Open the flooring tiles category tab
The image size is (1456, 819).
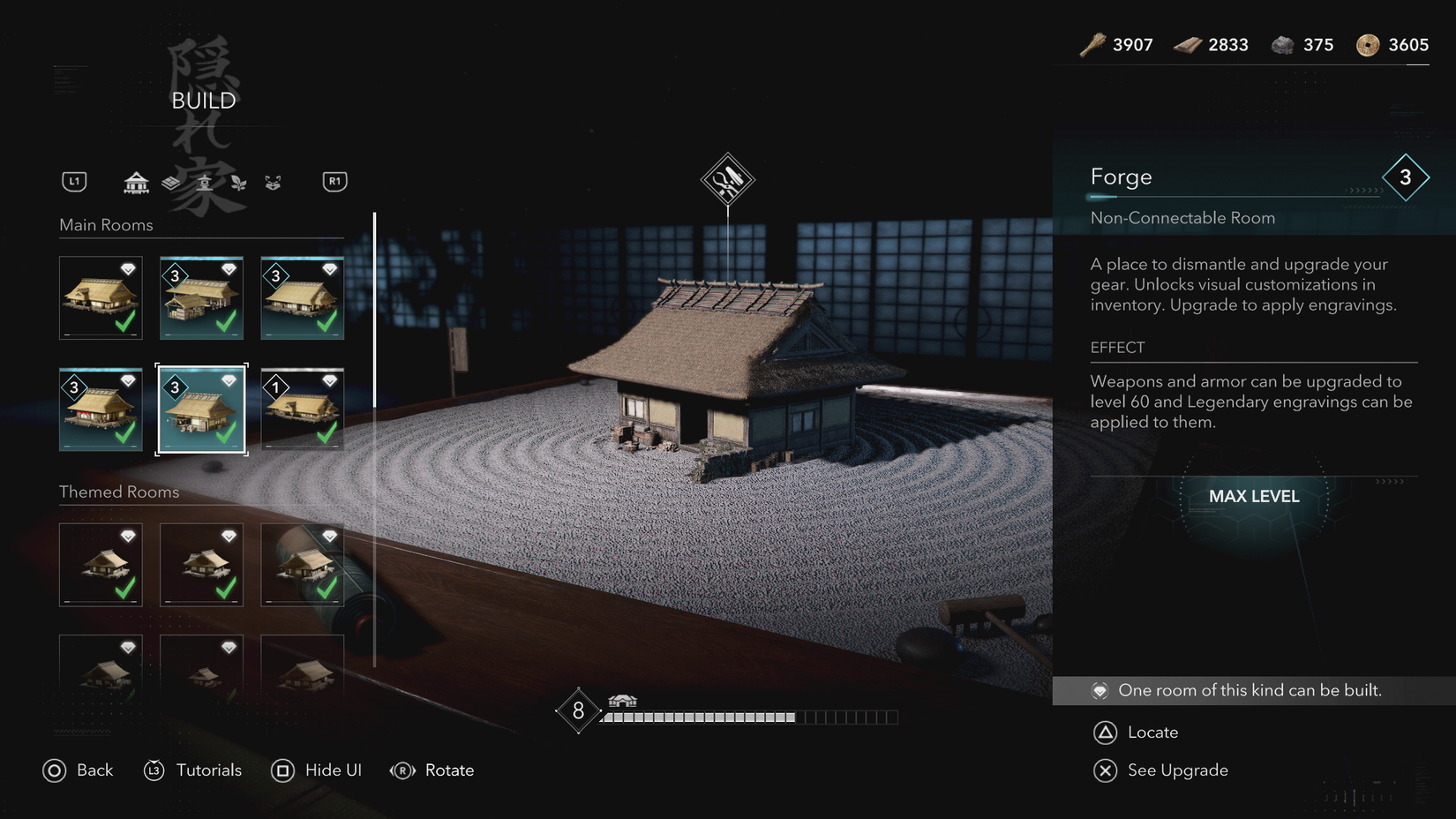point(171,182)
